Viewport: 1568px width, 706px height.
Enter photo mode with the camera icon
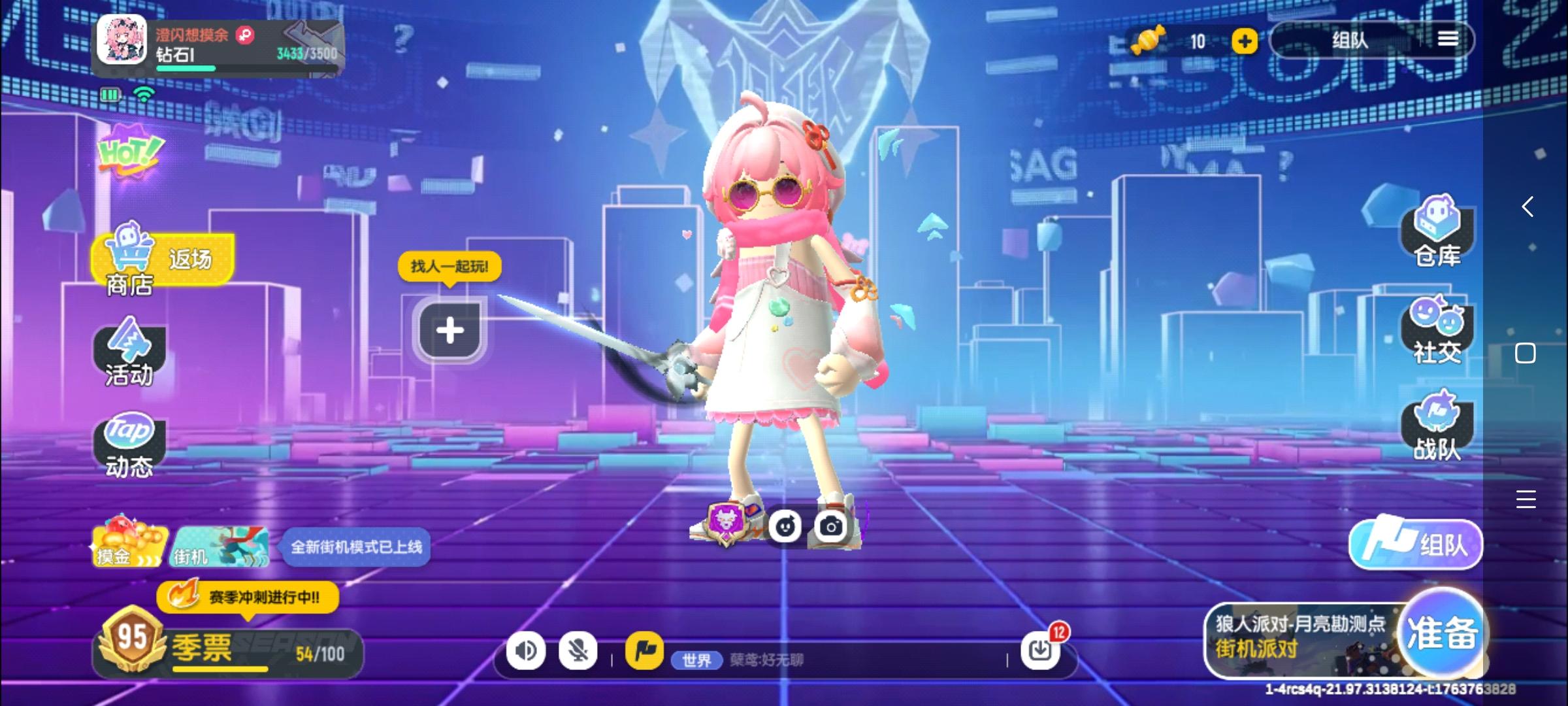pos(832,526)
